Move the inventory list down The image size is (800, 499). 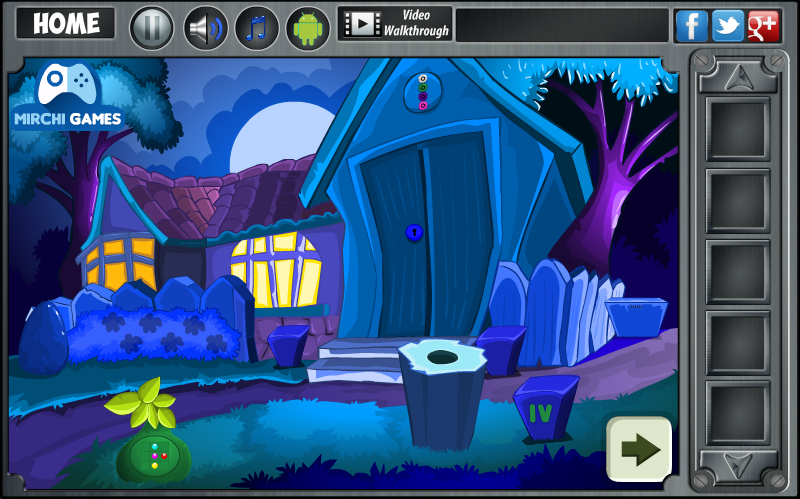tap(738, 465)
